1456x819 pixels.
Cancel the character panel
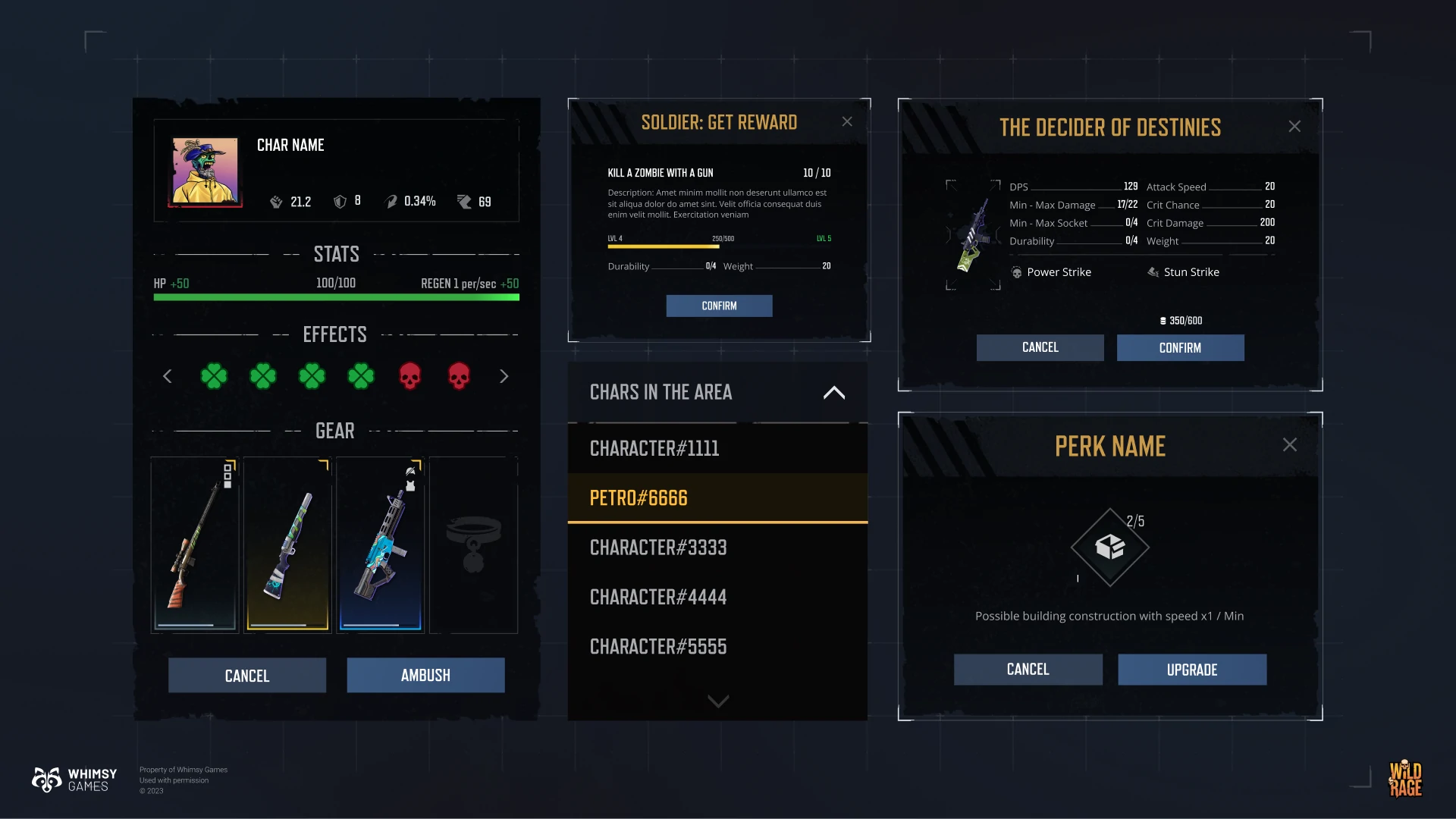point(247,675)
